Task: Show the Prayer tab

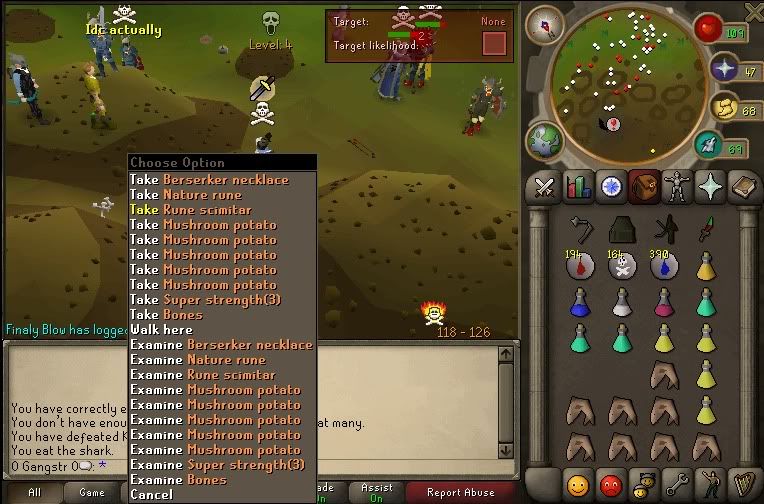Action: point(711,186)
